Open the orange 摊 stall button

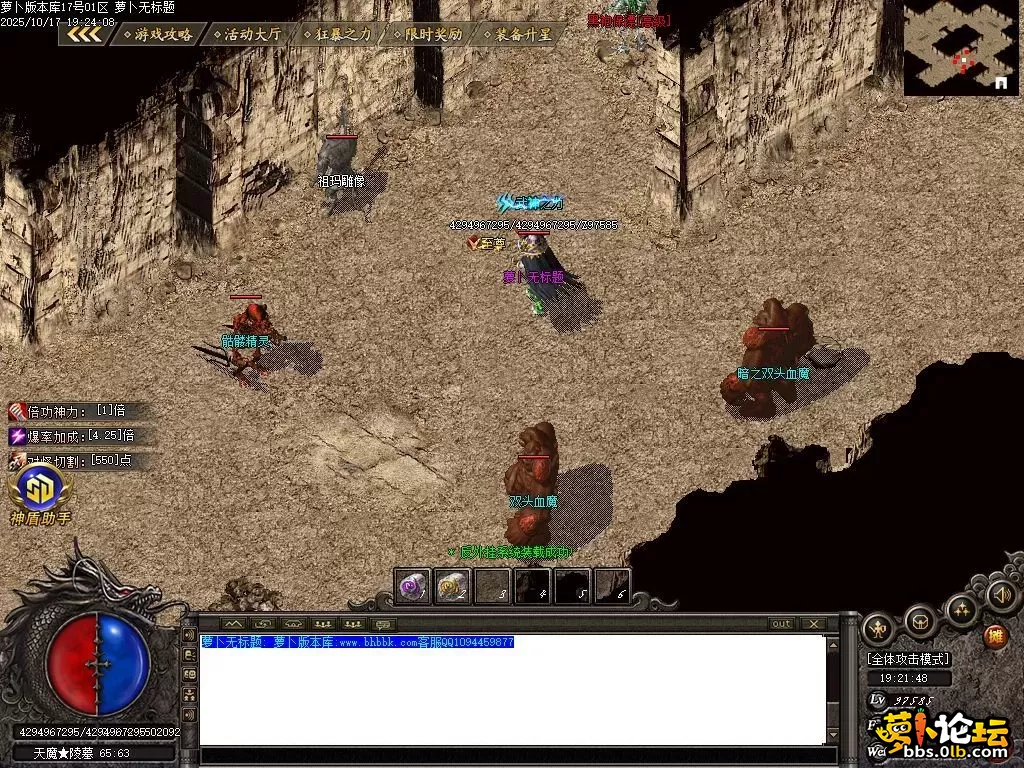point(995,635)
